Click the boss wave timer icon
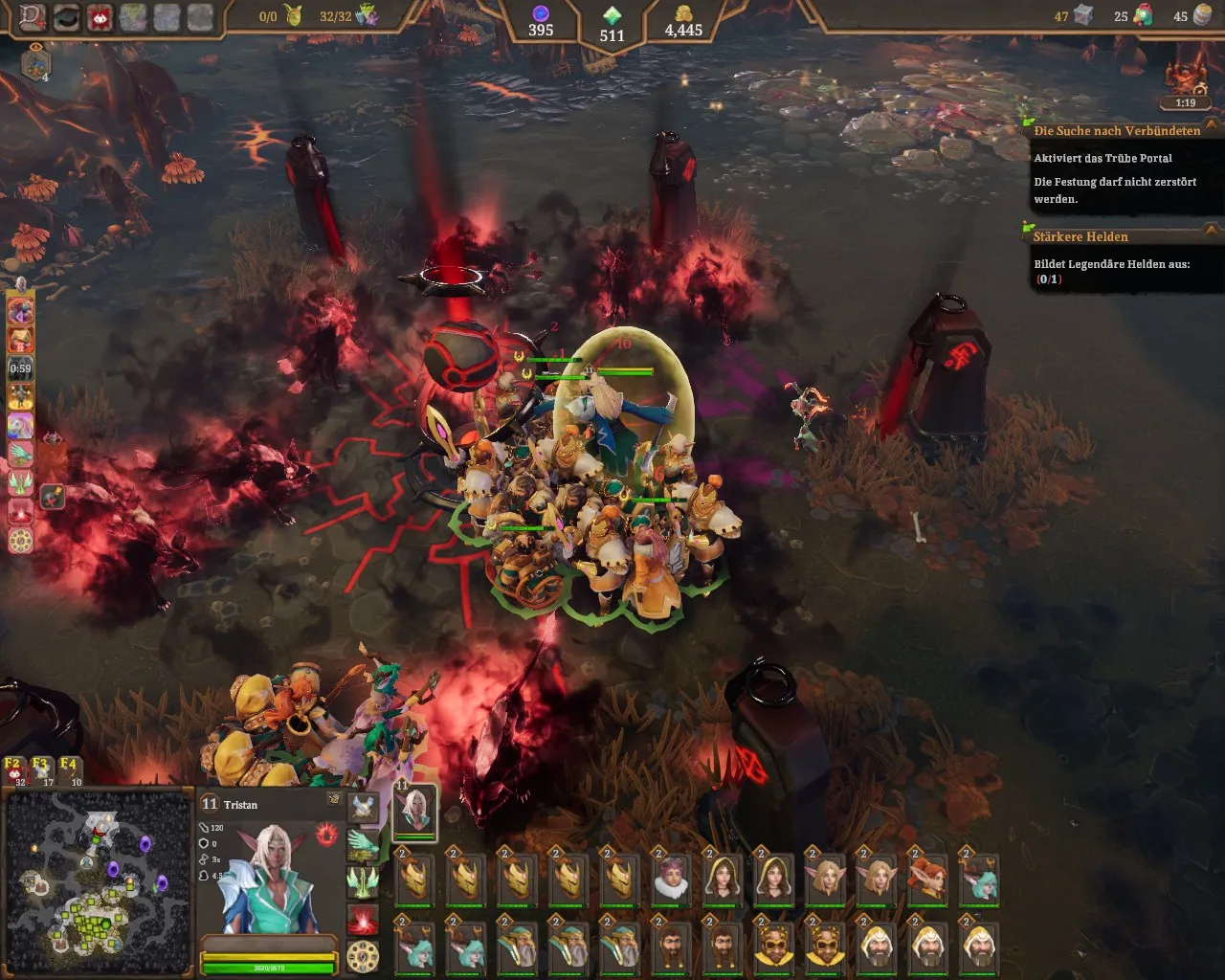1225x980 pixels. coord(1184,80)
